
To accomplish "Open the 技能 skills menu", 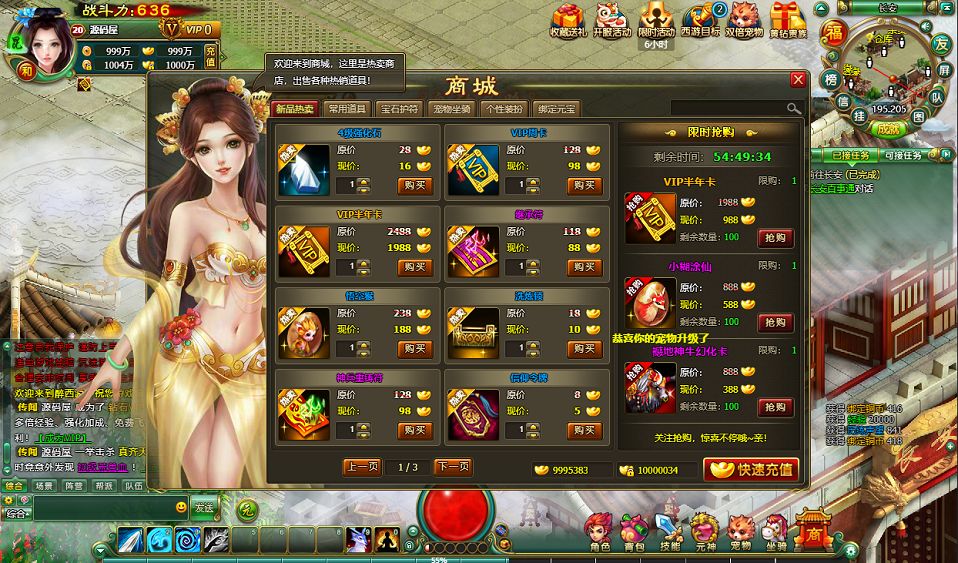I will point(669,531).
